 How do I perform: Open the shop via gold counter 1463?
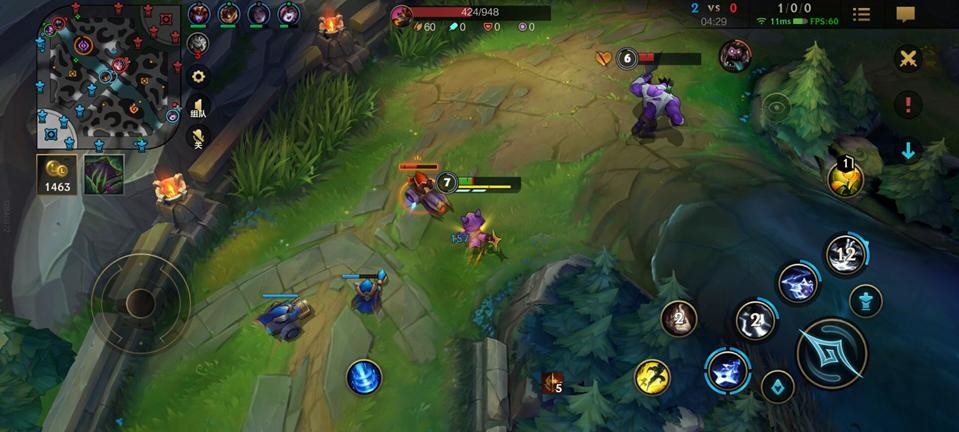coord(57,174)
